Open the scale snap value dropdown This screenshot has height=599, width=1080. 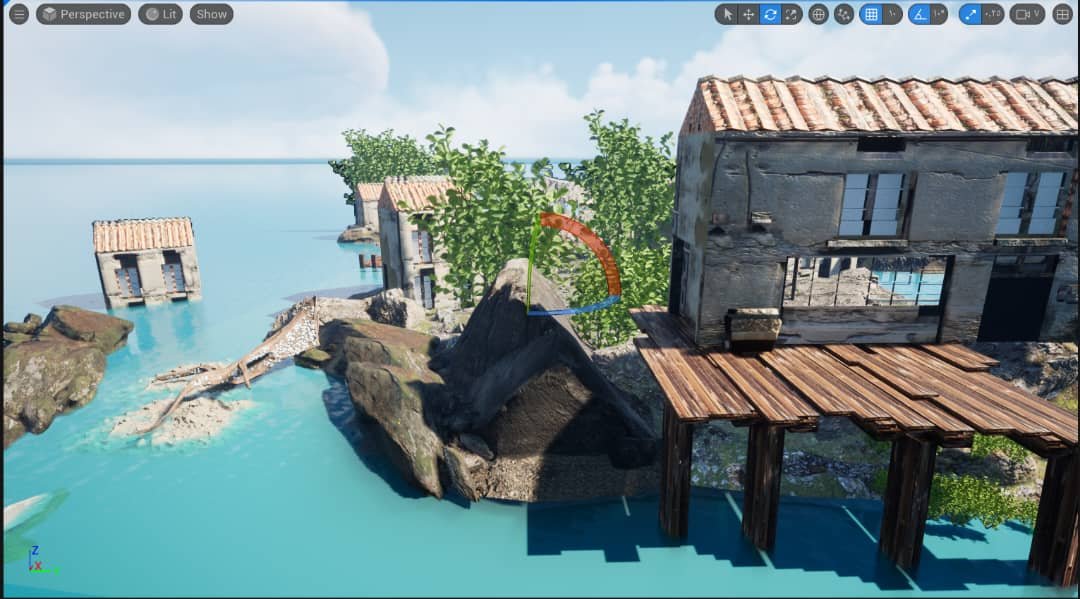pos(992,14)
